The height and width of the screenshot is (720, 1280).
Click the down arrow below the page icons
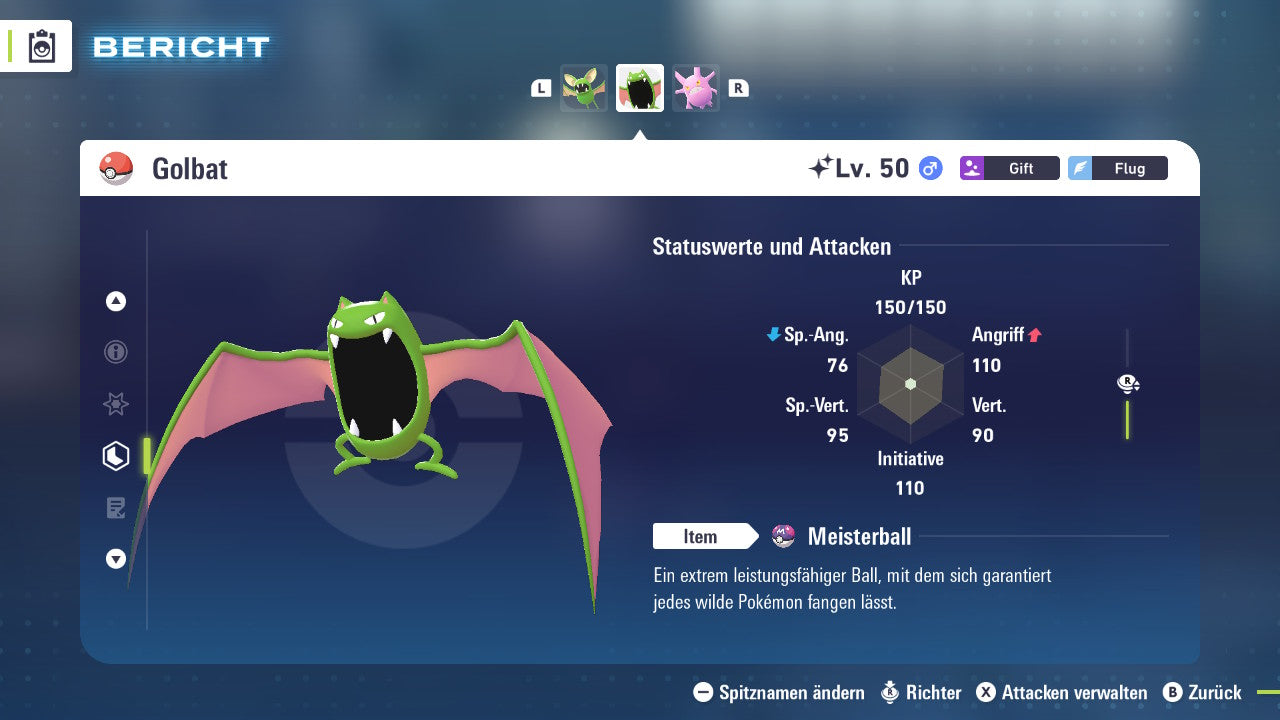pyautogui.click(x=116, y=559)
